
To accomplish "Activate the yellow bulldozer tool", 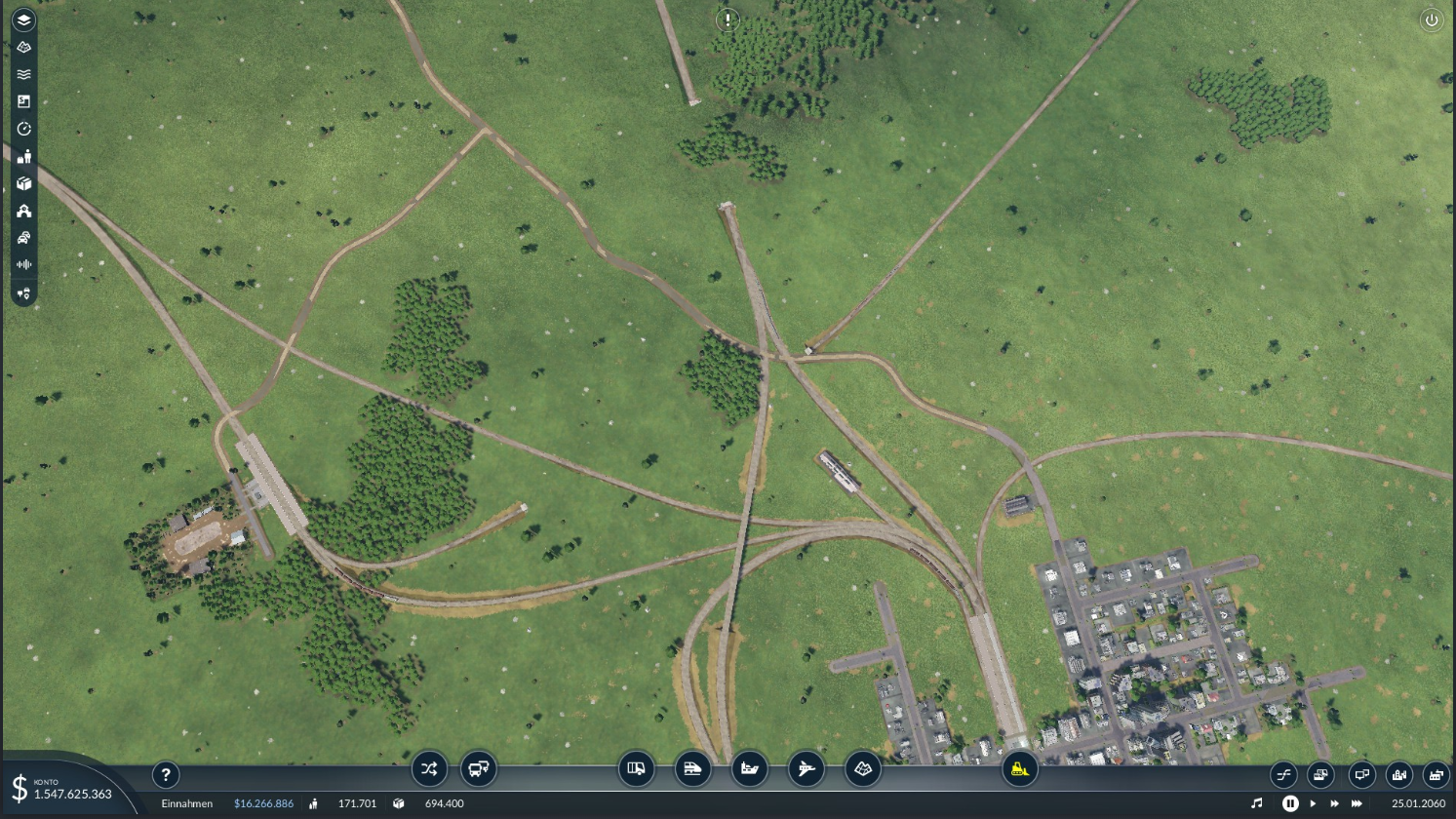I will [x=1019, y=769].
